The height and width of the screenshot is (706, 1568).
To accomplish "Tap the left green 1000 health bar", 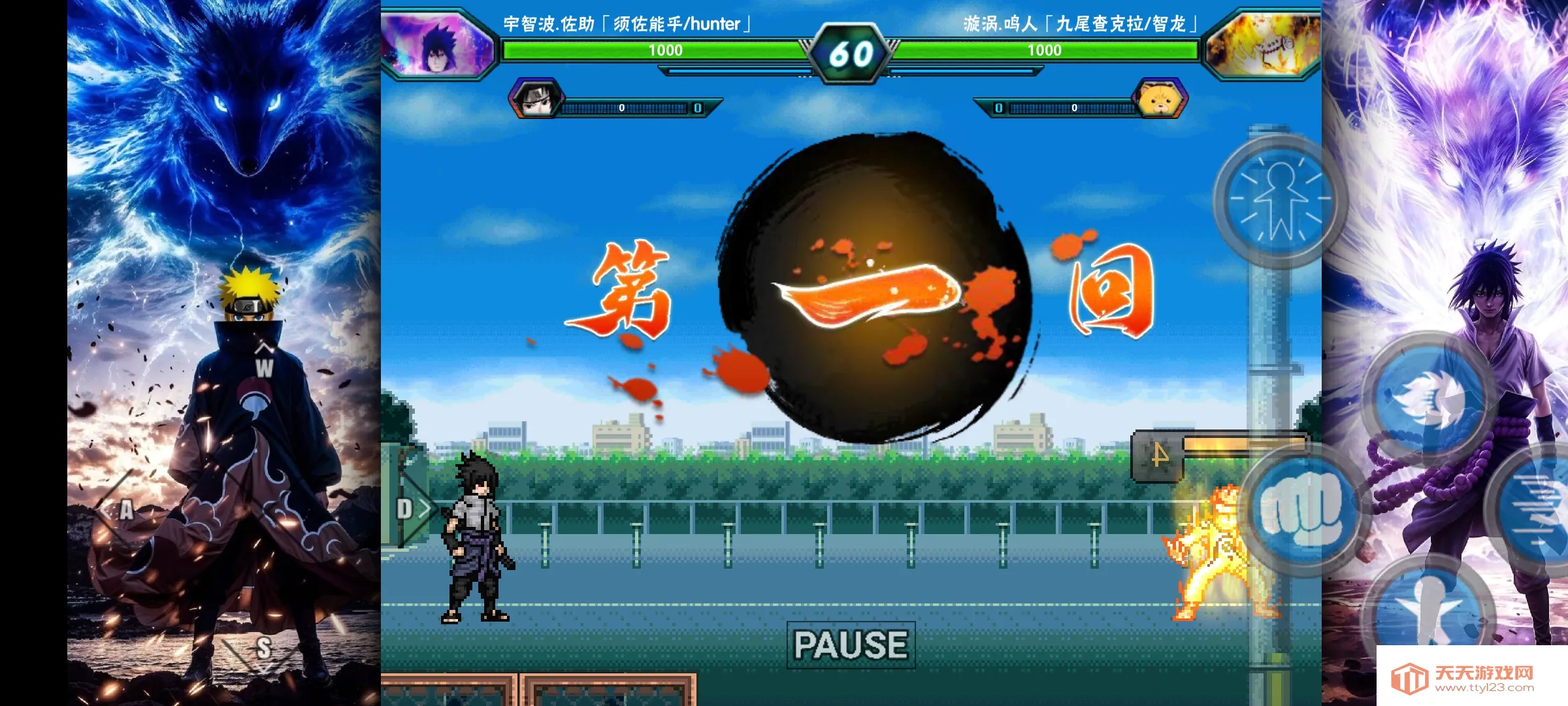I will (x=666, y=49).
